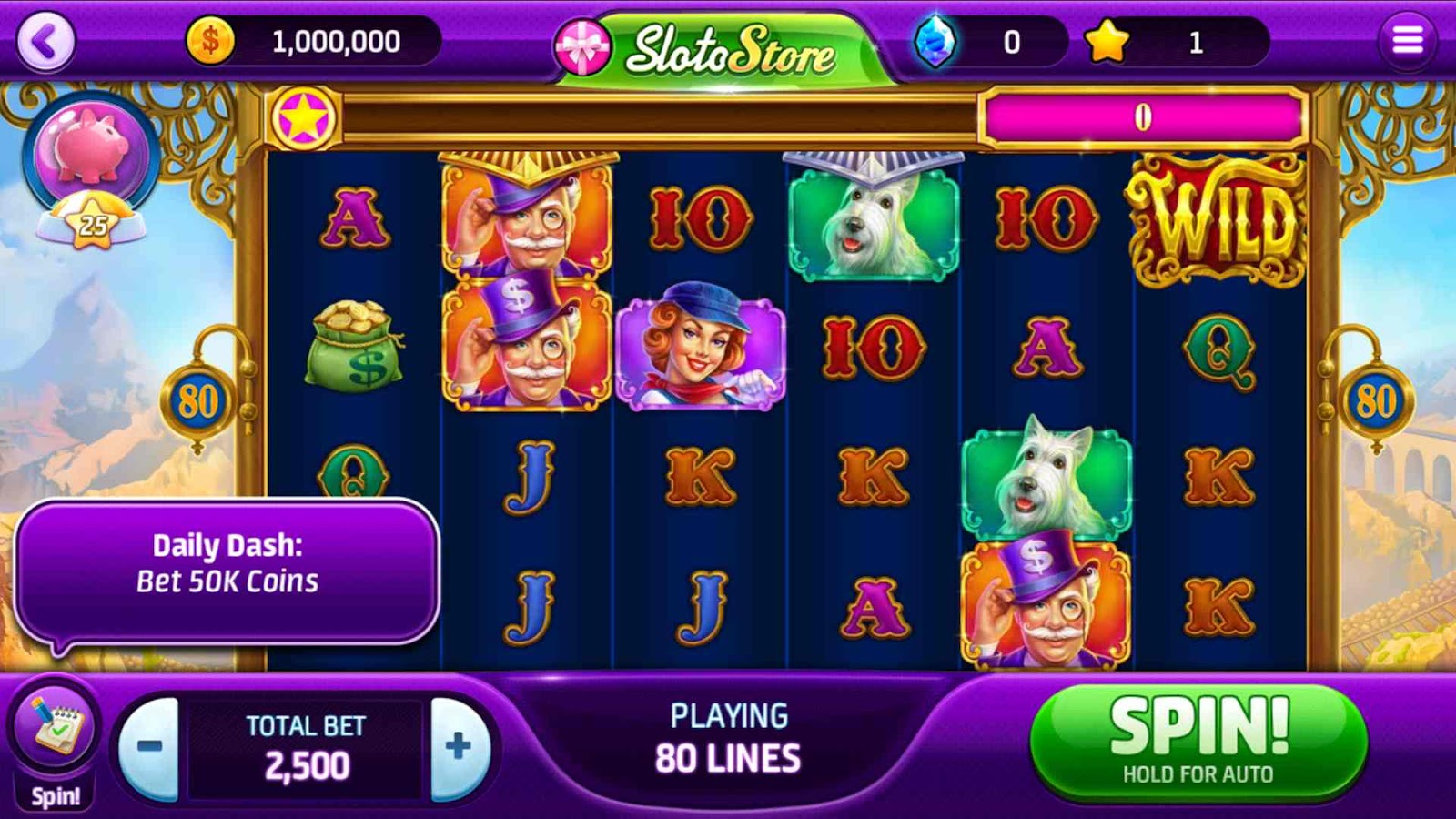The image size is (1456, 819).
Task: Open the Daily Dash notepad icon
Action: click(55, 727)
